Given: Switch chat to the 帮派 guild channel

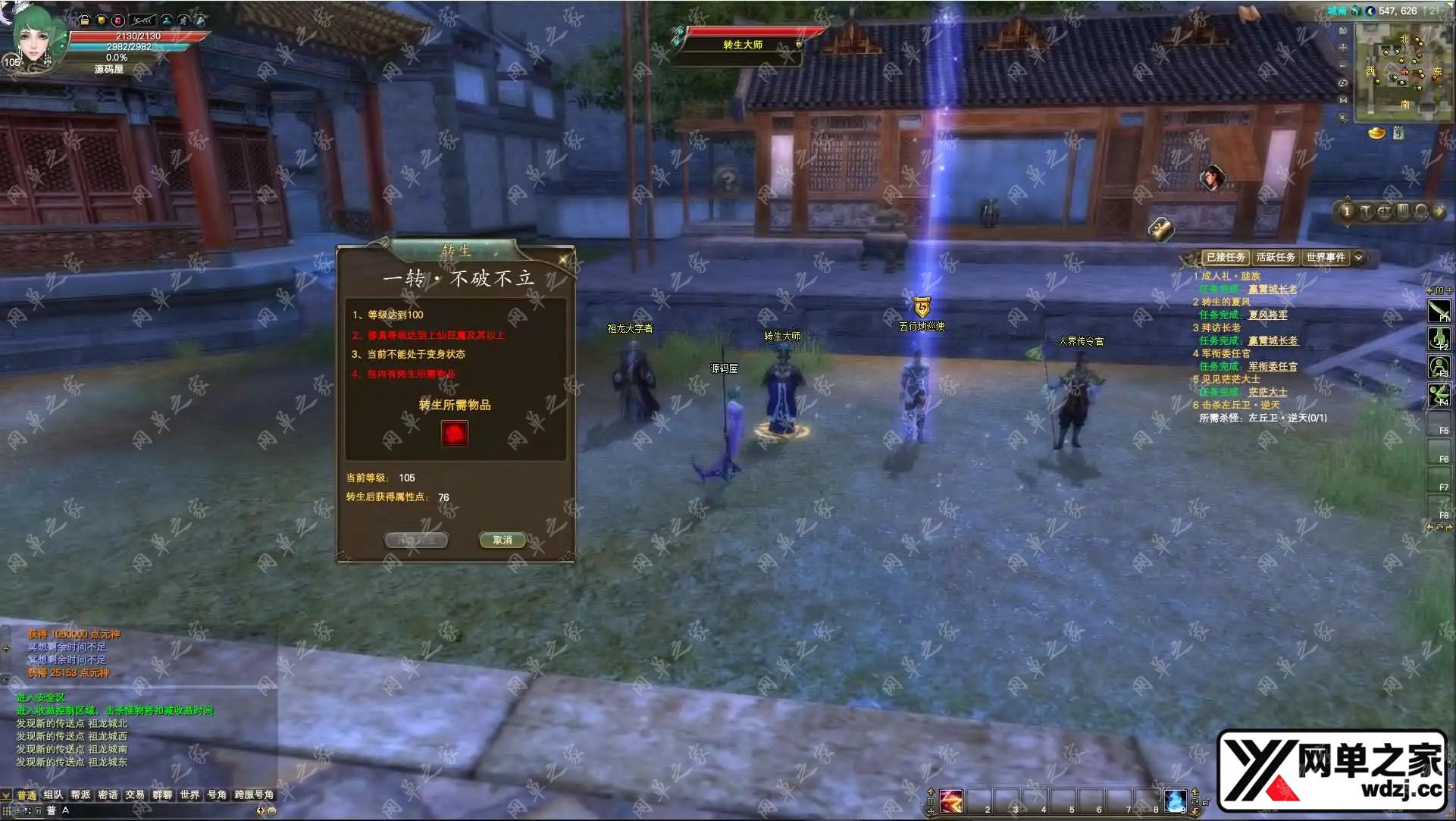Looking at the screenshot, I should click(x=80, y=794).
